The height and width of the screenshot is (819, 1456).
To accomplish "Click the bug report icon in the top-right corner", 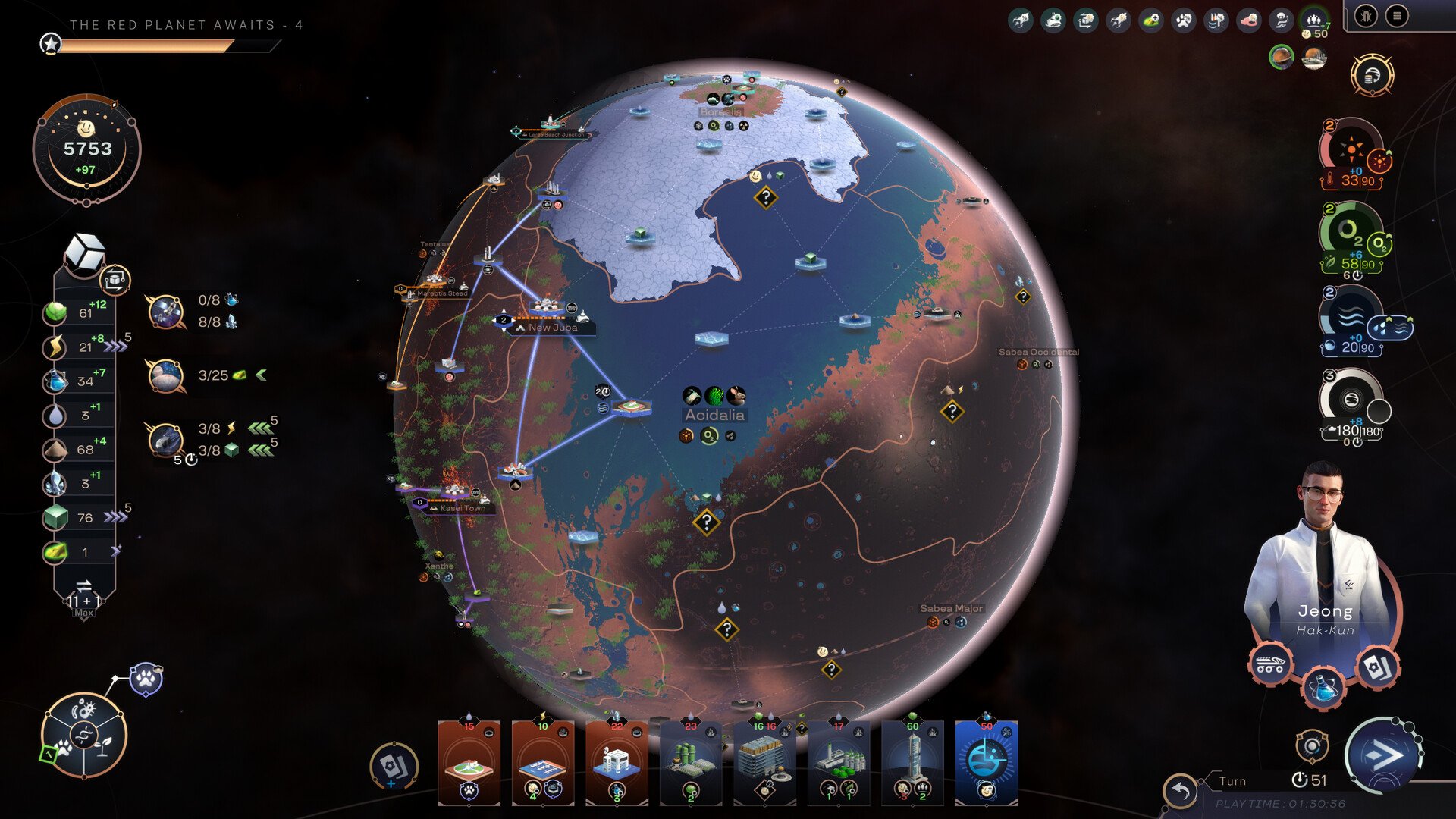I will pyautogui.click(x=1366, y=16).
